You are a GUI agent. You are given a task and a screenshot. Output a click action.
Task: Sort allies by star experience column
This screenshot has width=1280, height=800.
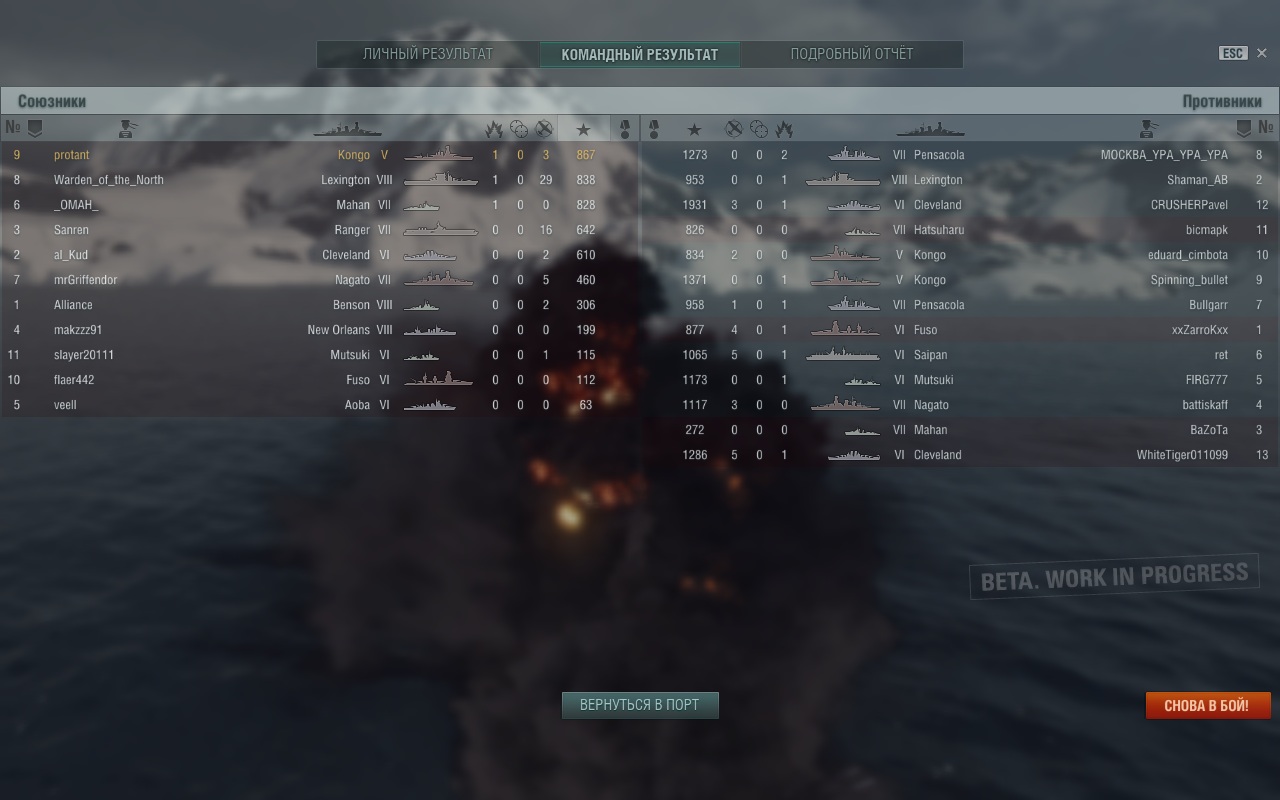click(x=584, y=129)
